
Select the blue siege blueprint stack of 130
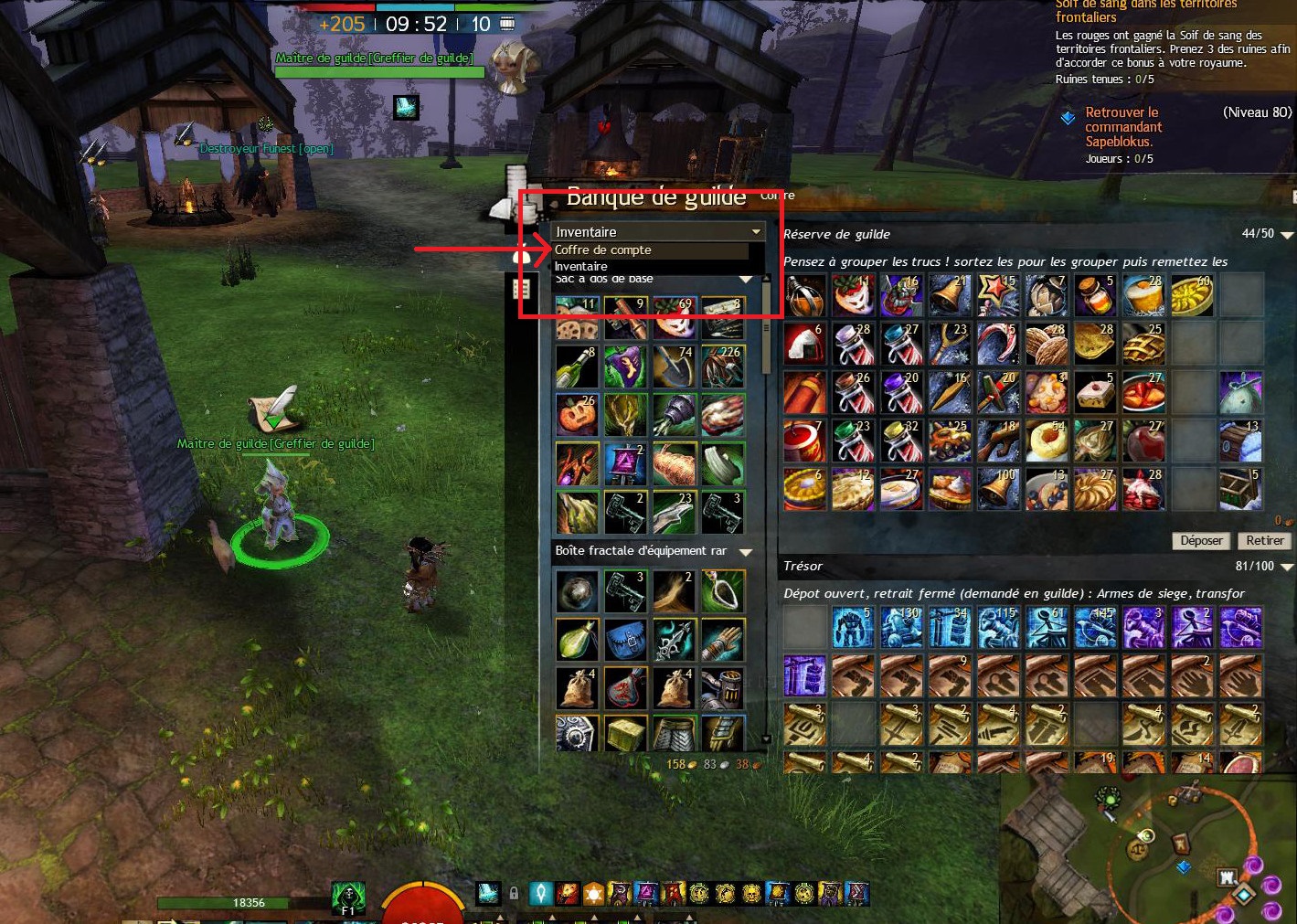pos(901,628)
